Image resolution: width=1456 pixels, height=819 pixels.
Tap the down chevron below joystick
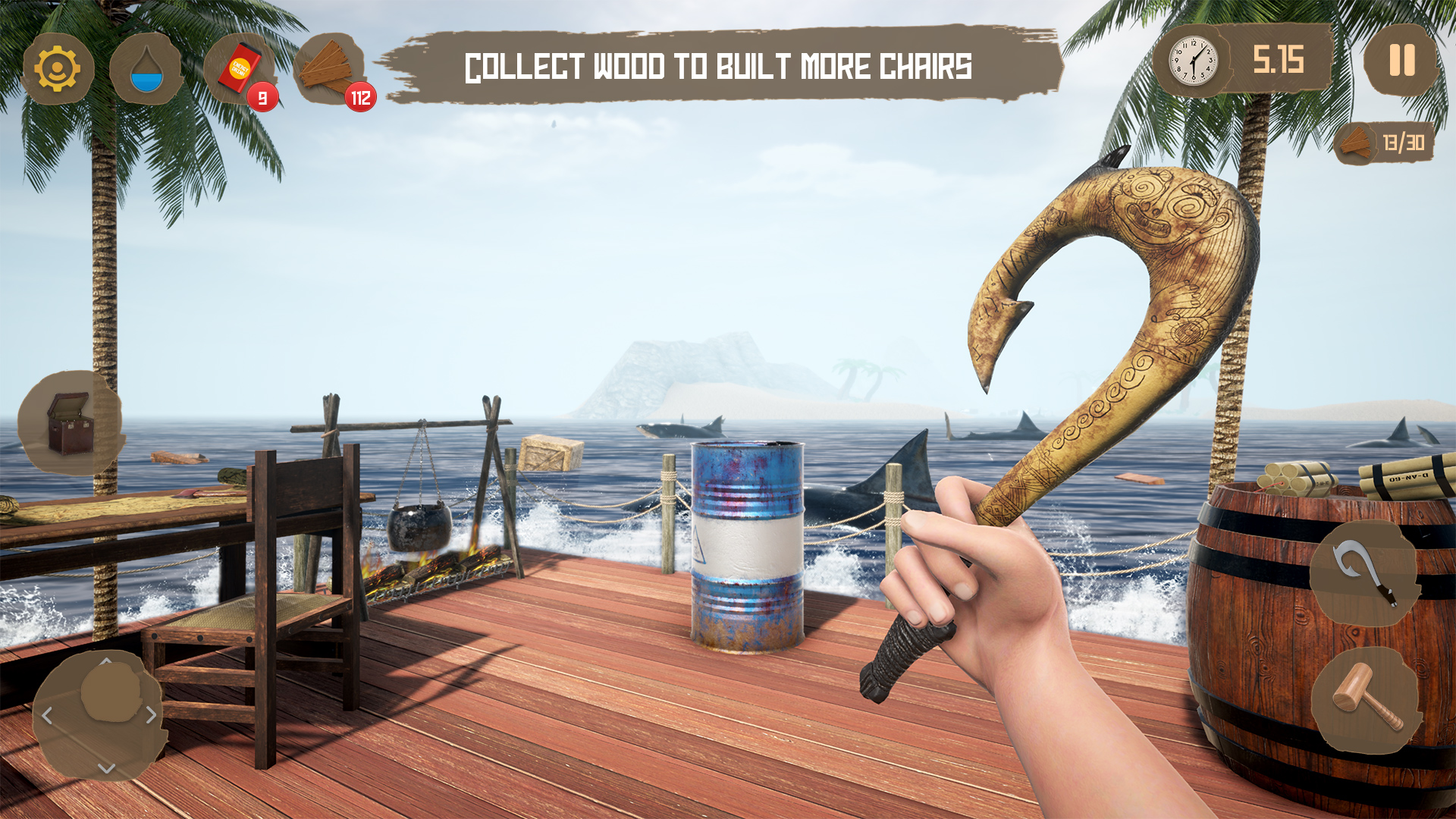click(x=106, y=768)
